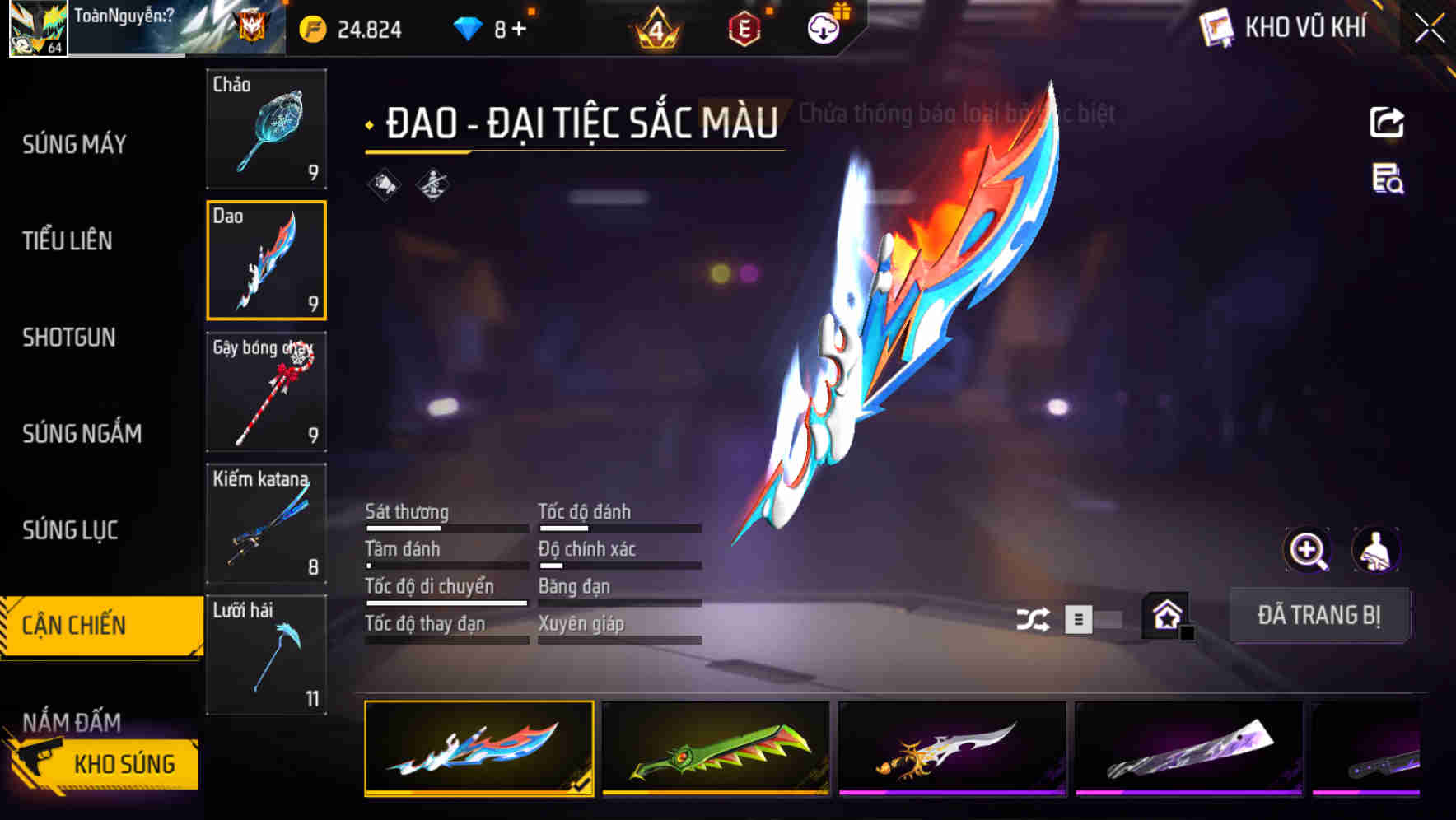The height and width of the screenshot is (820, 1456).
Task: Select the Kiếm katana weapon card
Action: [266, 522]
